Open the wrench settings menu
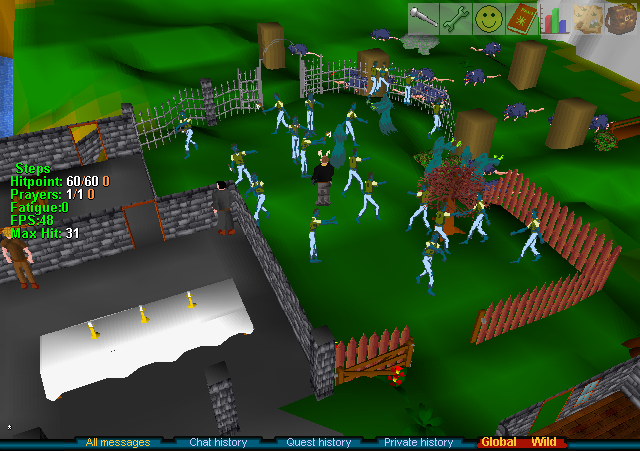The width and height of the screenshot is (640, 451). tap(456, 18)
